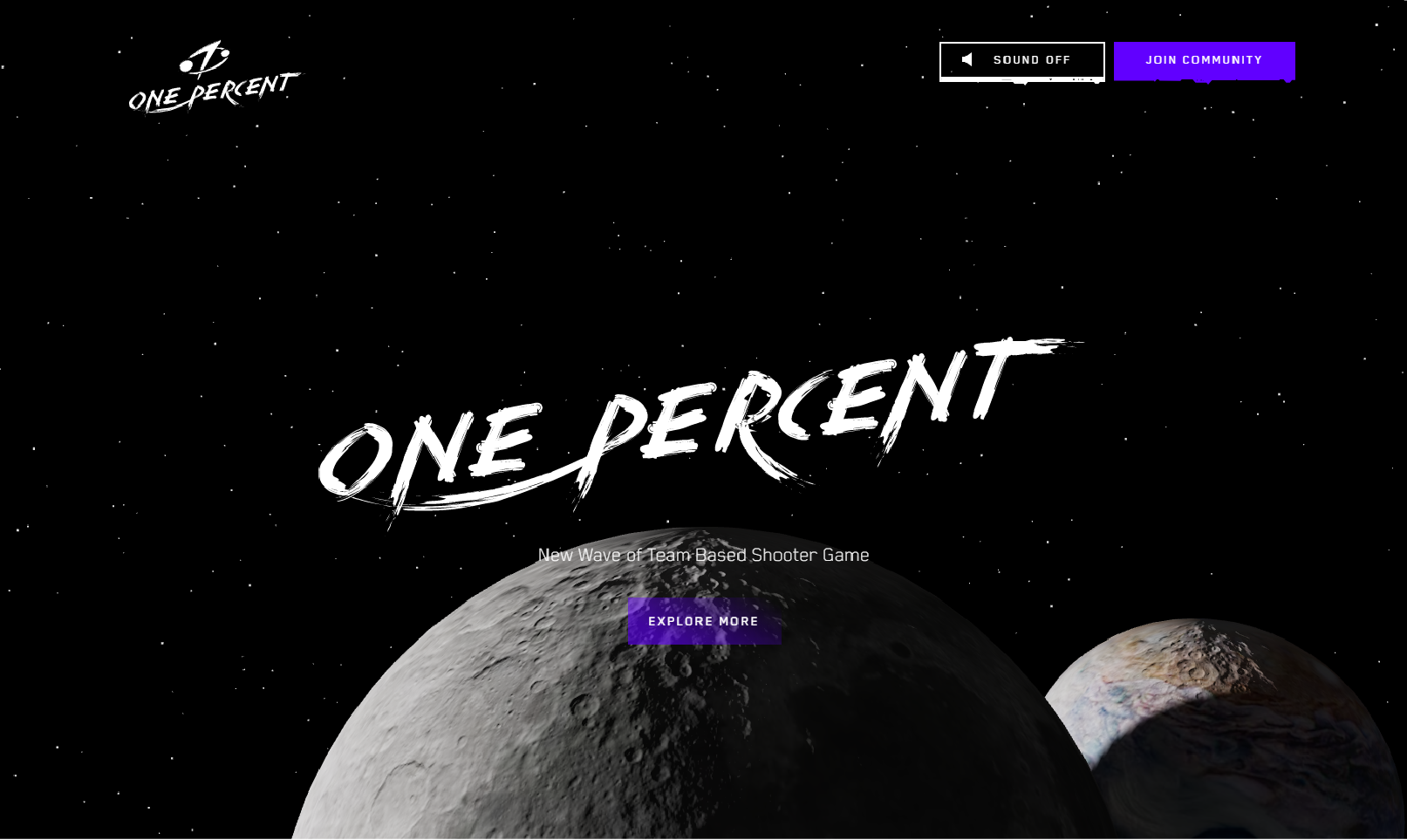1407x840 pixels.
Task: Select the number-one symbol in the logo
Action: coord(207,55)
